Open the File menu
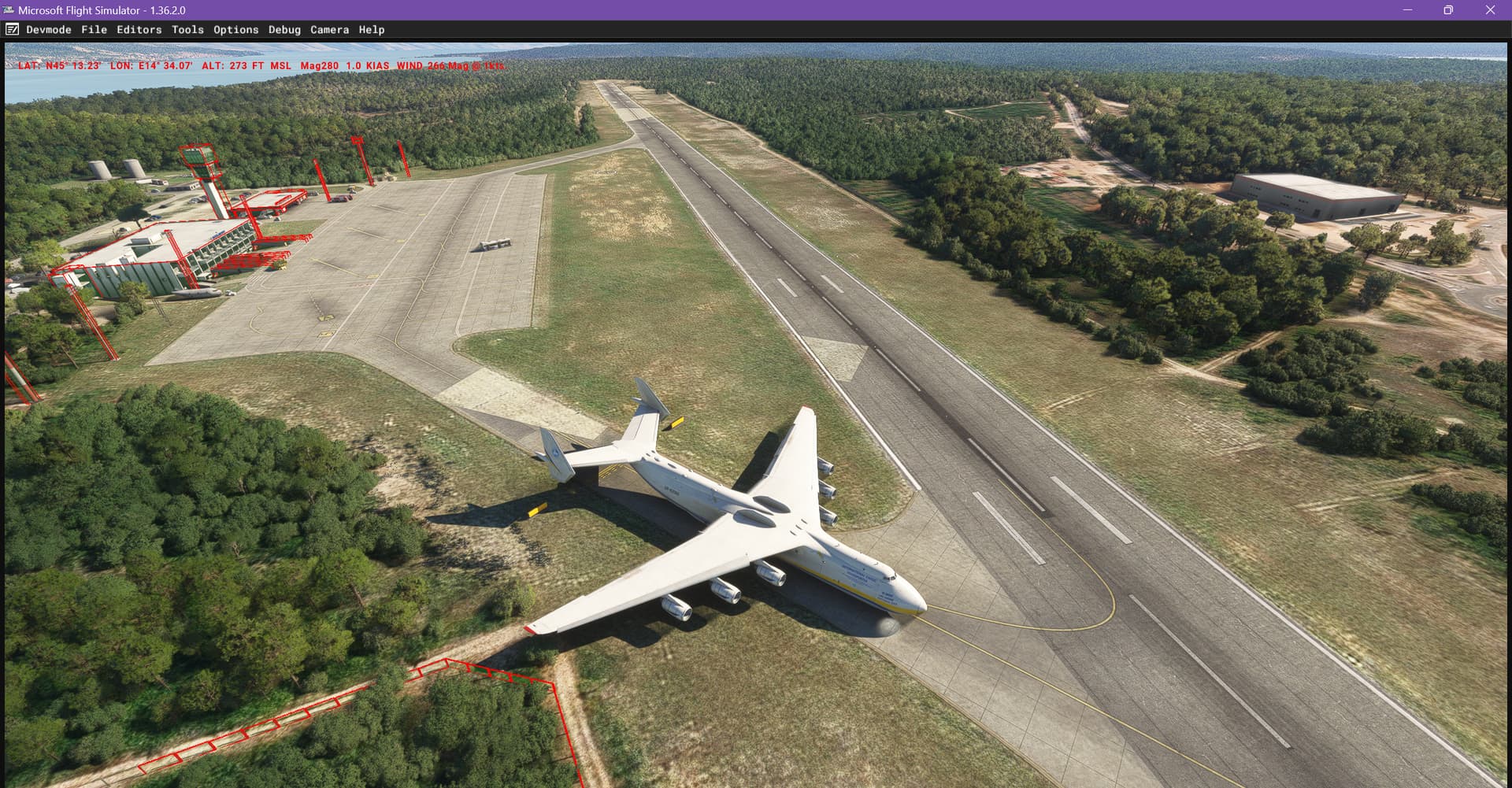1512x788 pixels. coord(94,29)
